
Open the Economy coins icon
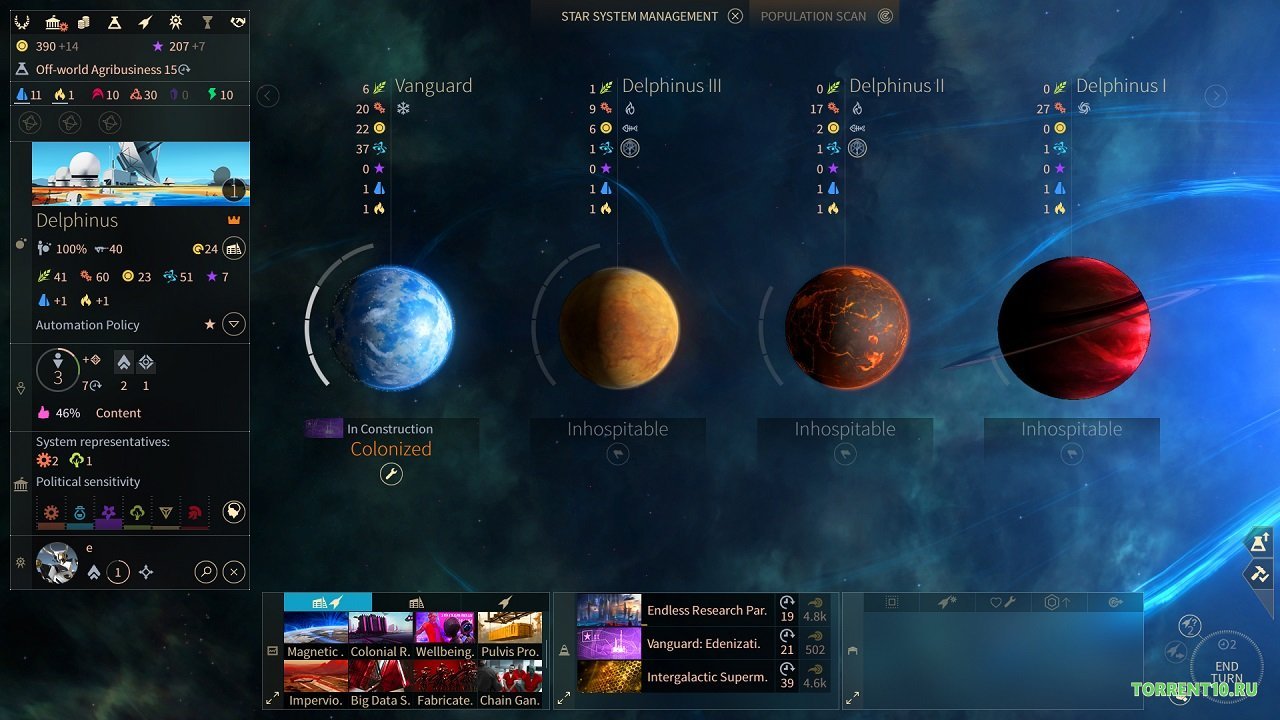[83, 21]
